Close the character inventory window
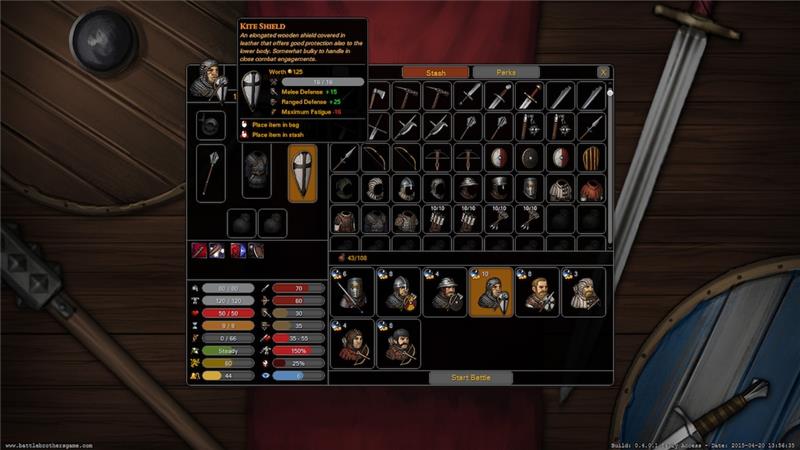800x450 pixels. [603, 73]
